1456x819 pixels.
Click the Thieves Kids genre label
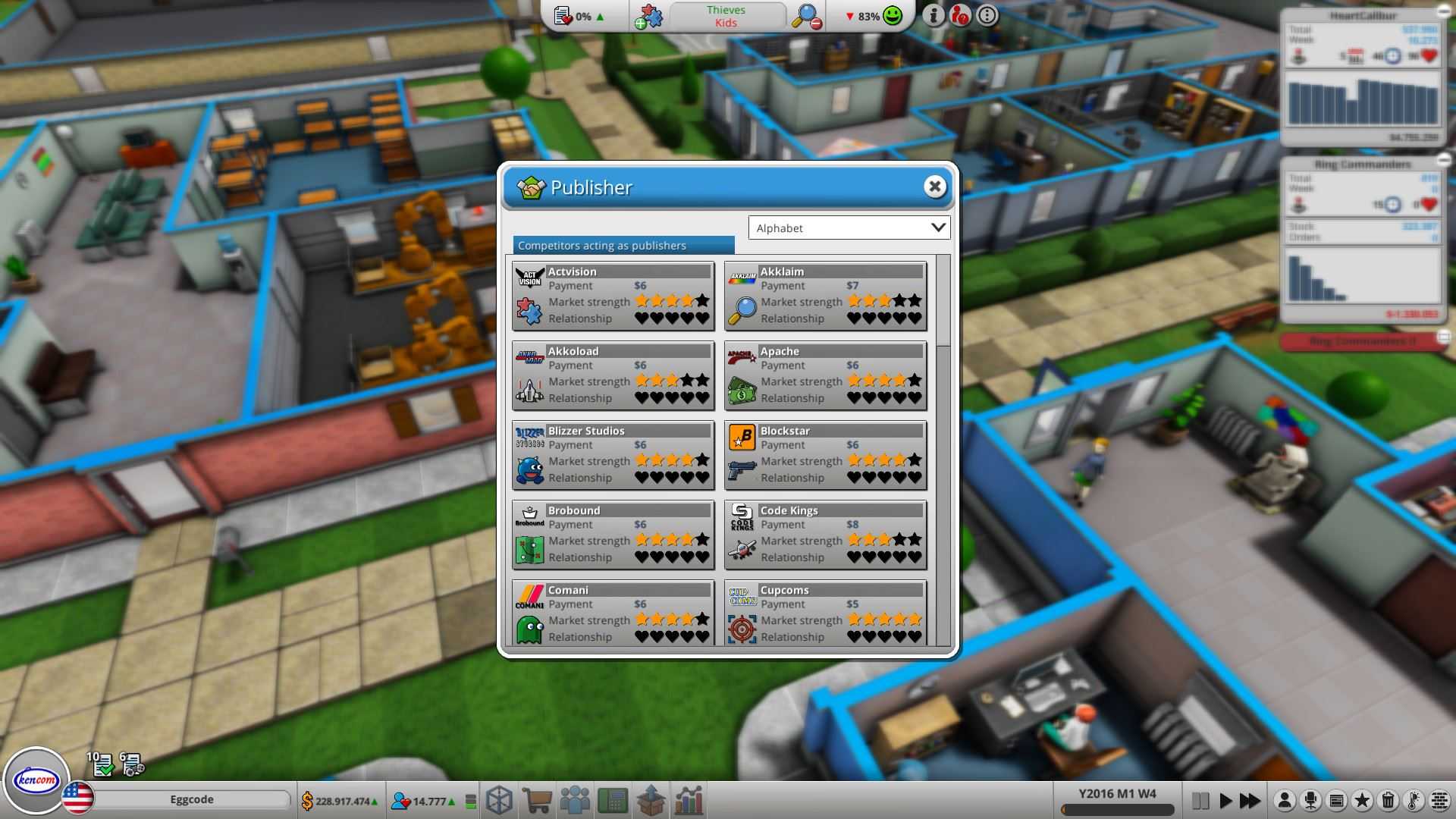pyautogui.click(x=726, y=15)
